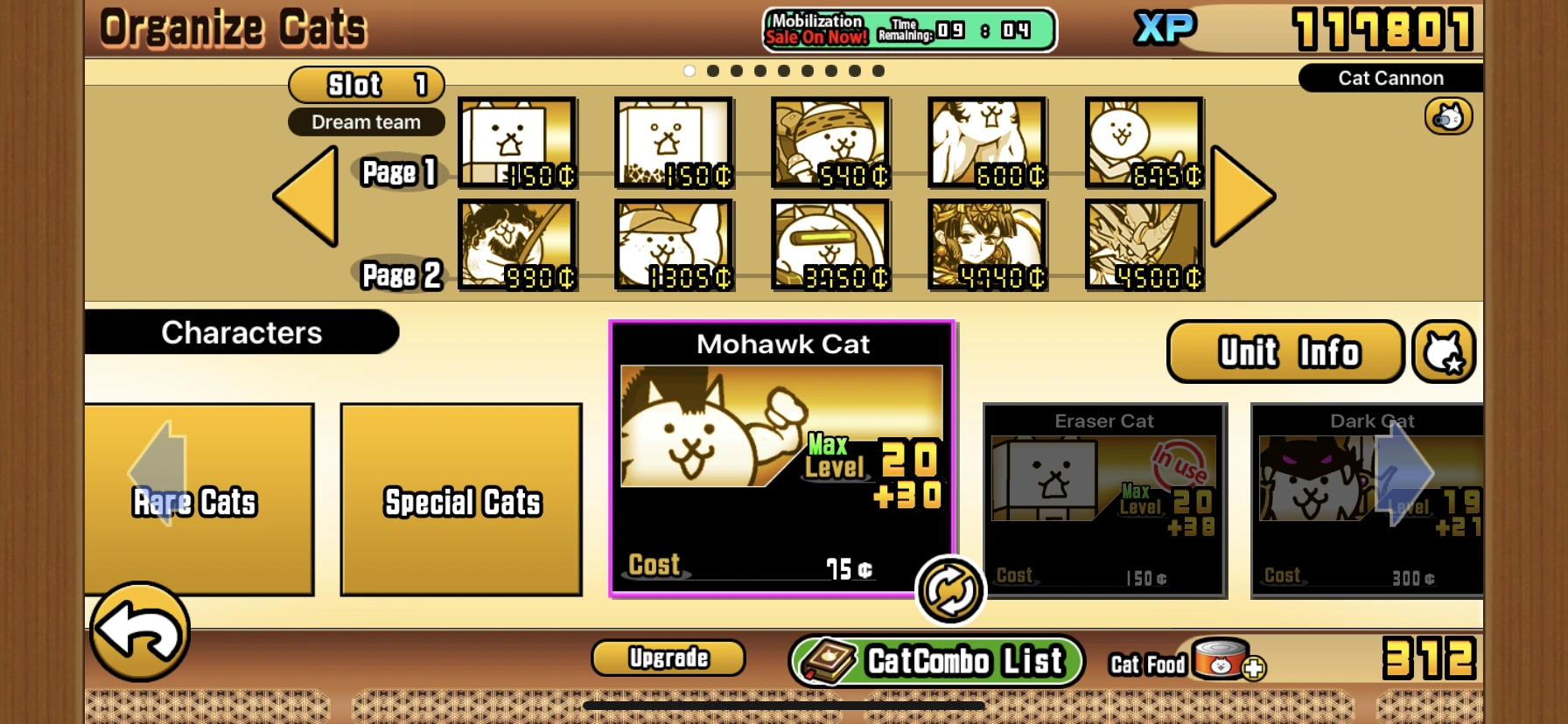1568x724 pixels.
Task: Check the Mobilization Sale time remaining banner
Action: click(910, 30)
